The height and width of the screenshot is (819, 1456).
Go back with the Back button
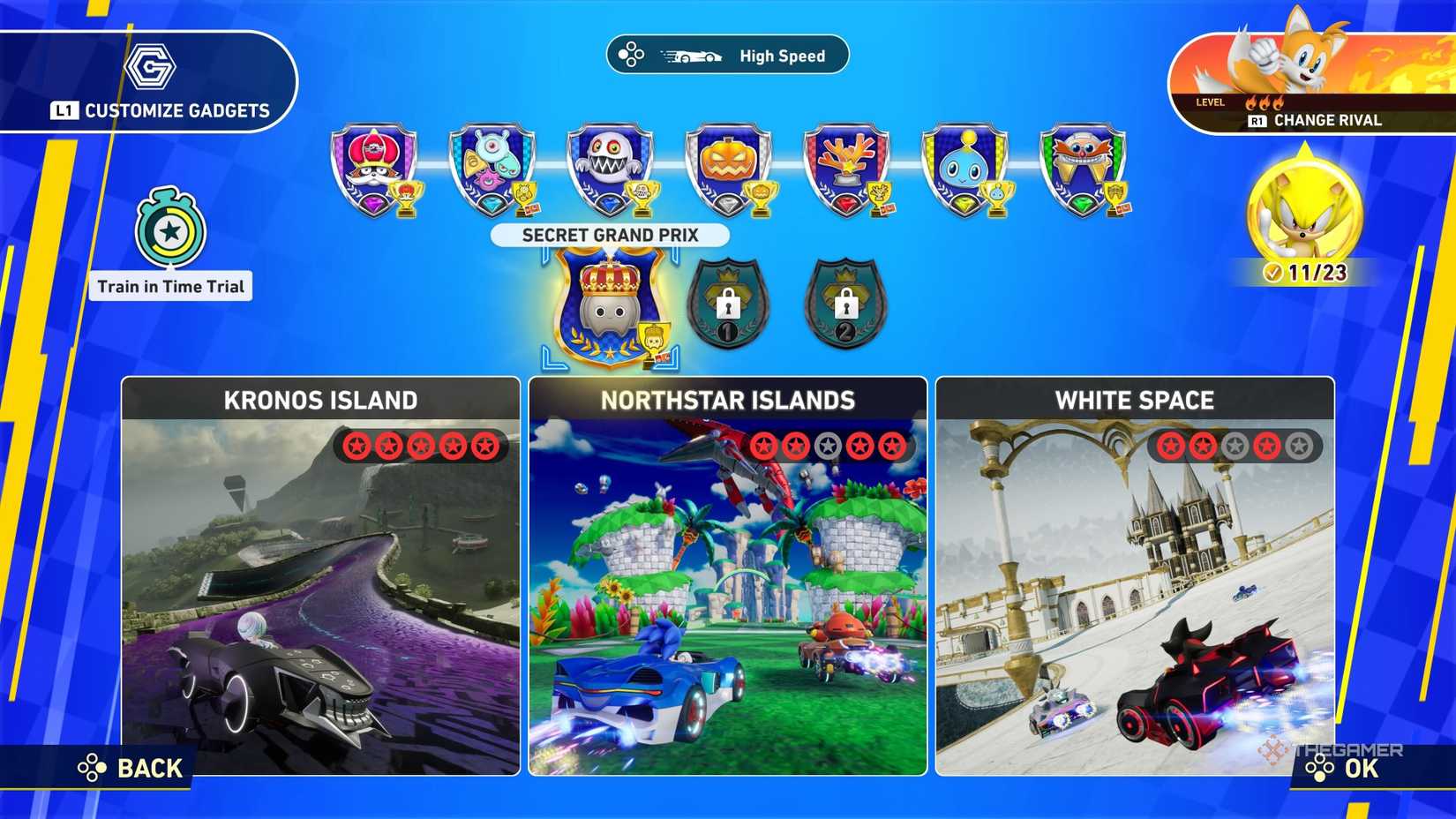pos(131,768)
